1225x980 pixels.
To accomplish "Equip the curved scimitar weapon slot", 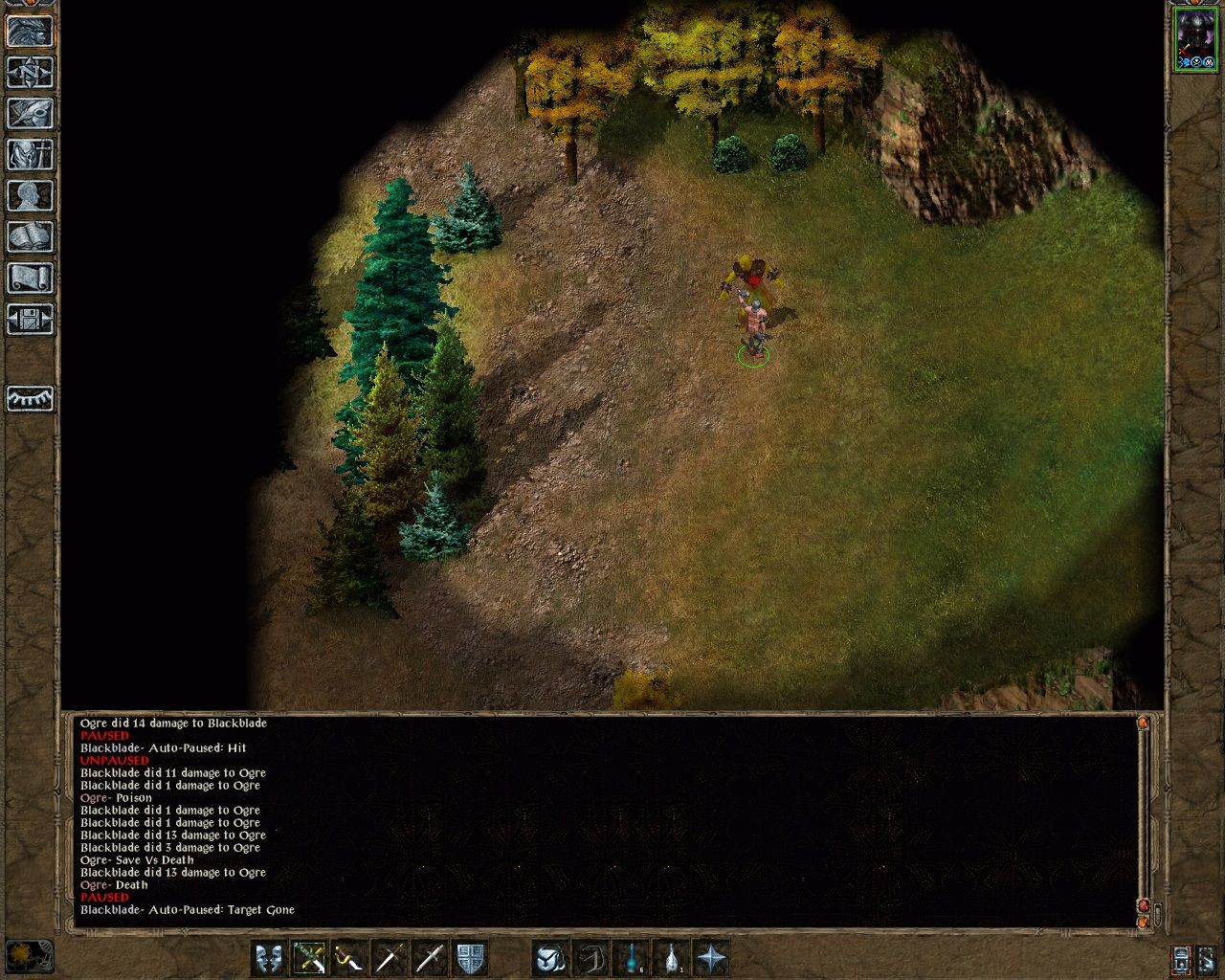I will [x=350, y=958].
